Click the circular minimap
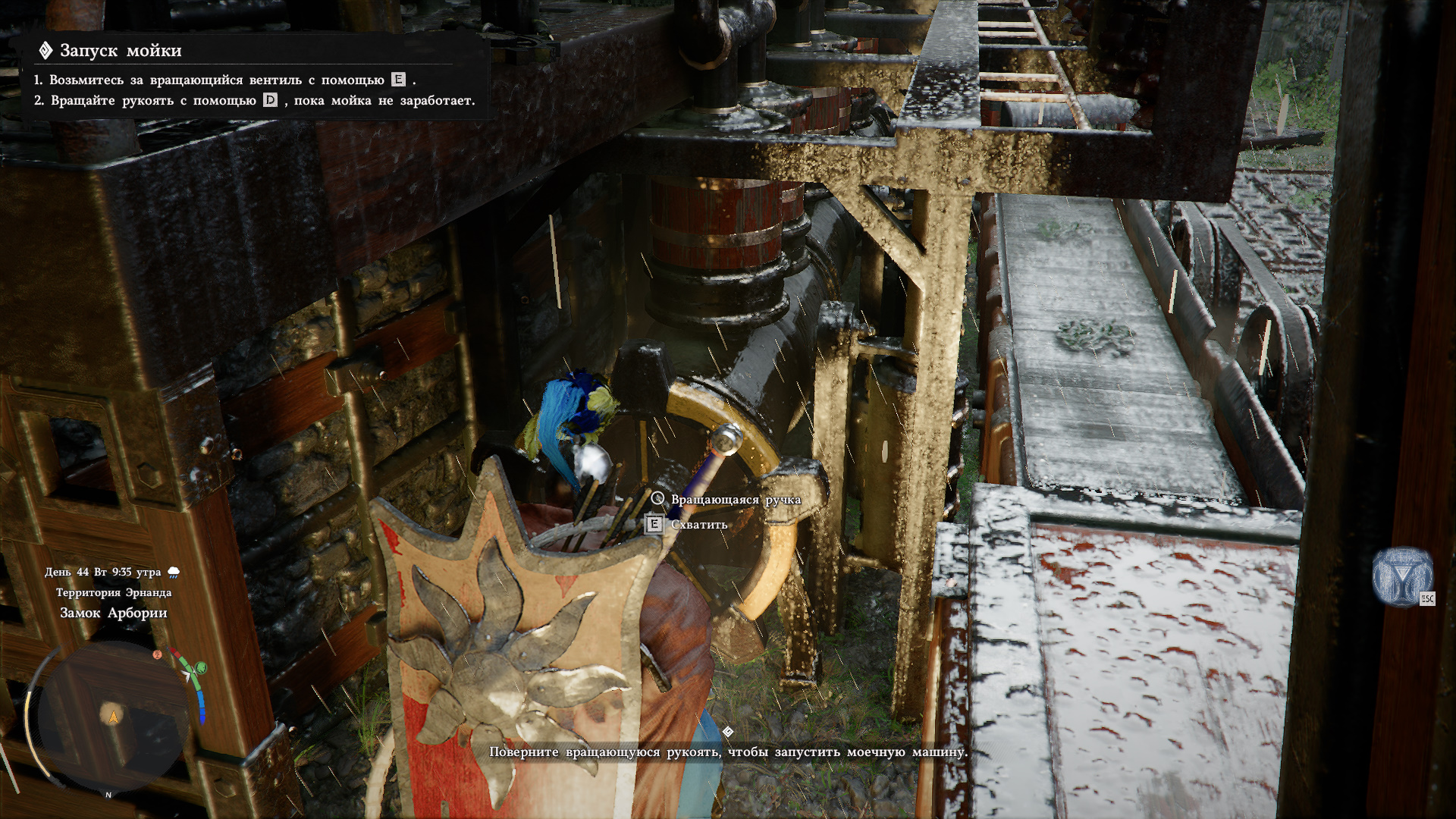 click(x=114, y=717)
